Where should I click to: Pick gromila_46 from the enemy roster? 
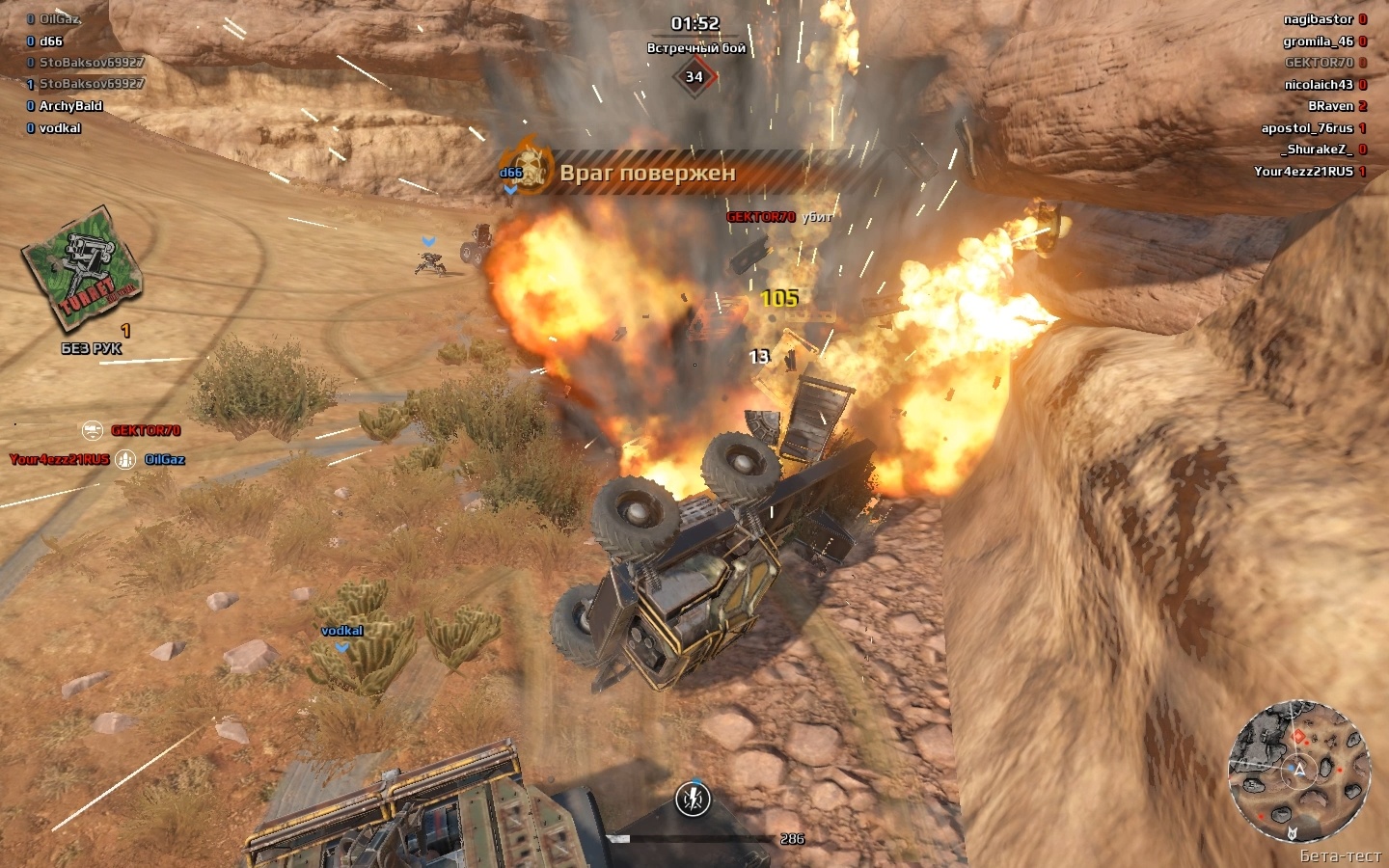coord(1318,41)
